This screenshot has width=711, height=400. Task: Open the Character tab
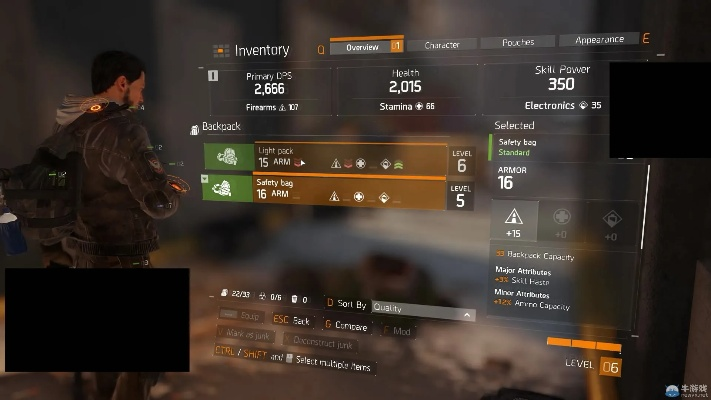pyautogui.click(x=441, y=45)
